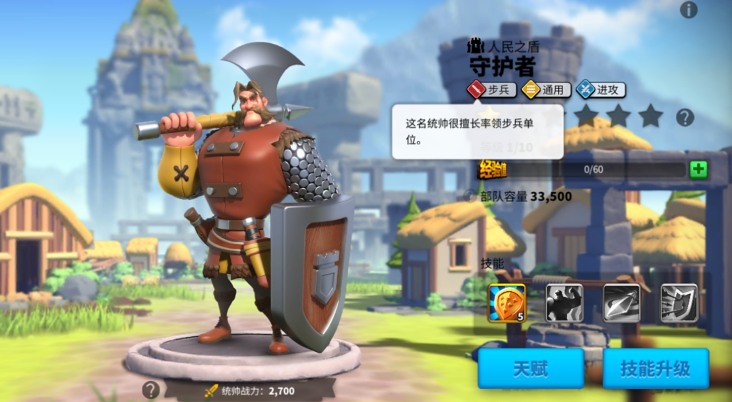This screenshot has width=732, height=402.
Task: Tap the 进攻 attack tag
Action: coord(602,90)
